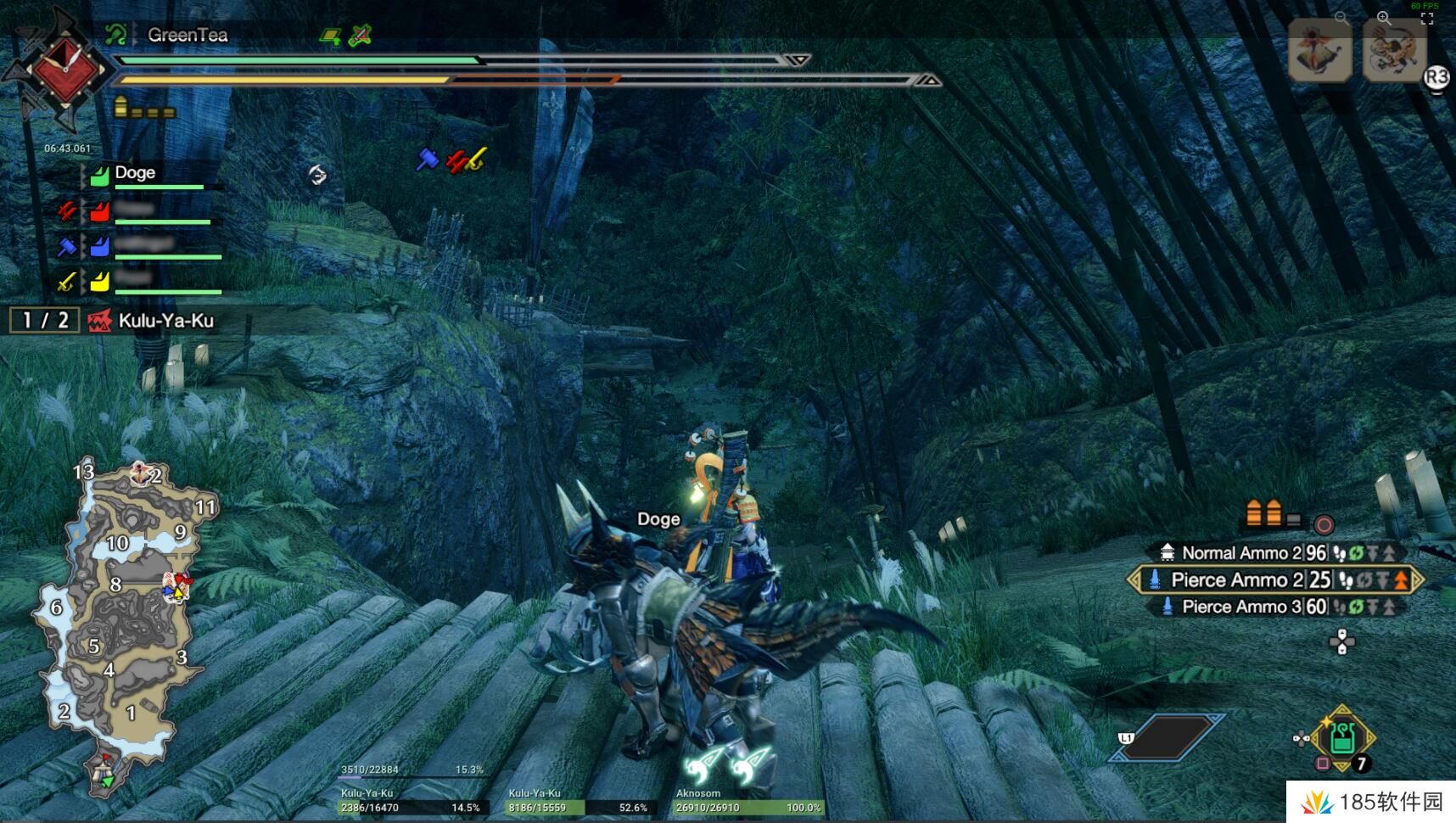Toggle fullscreen with the corner-brackets icon
This screenshot has height=823, width=1456.
pos(1427,19)
